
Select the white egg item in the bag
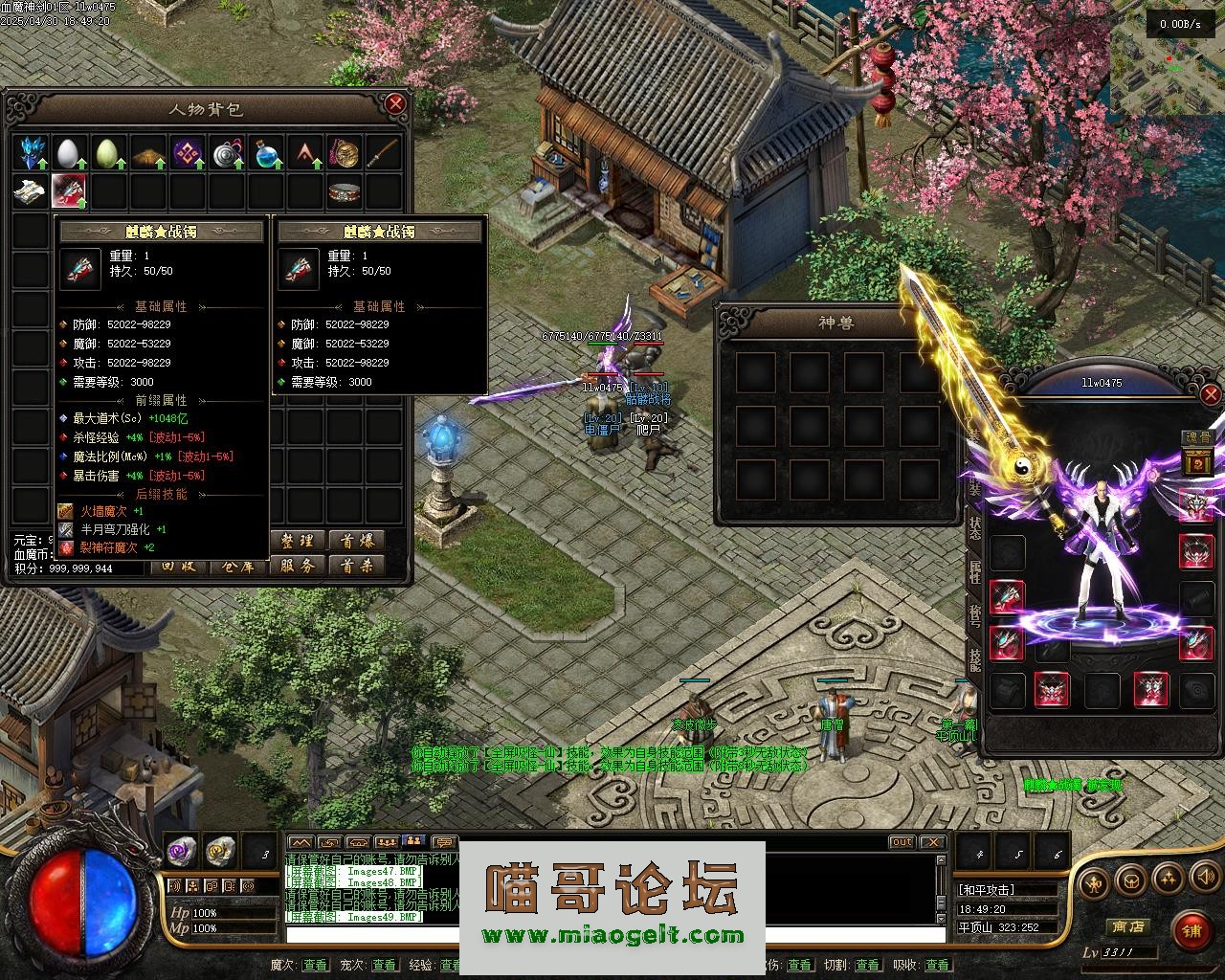(68, 152)
